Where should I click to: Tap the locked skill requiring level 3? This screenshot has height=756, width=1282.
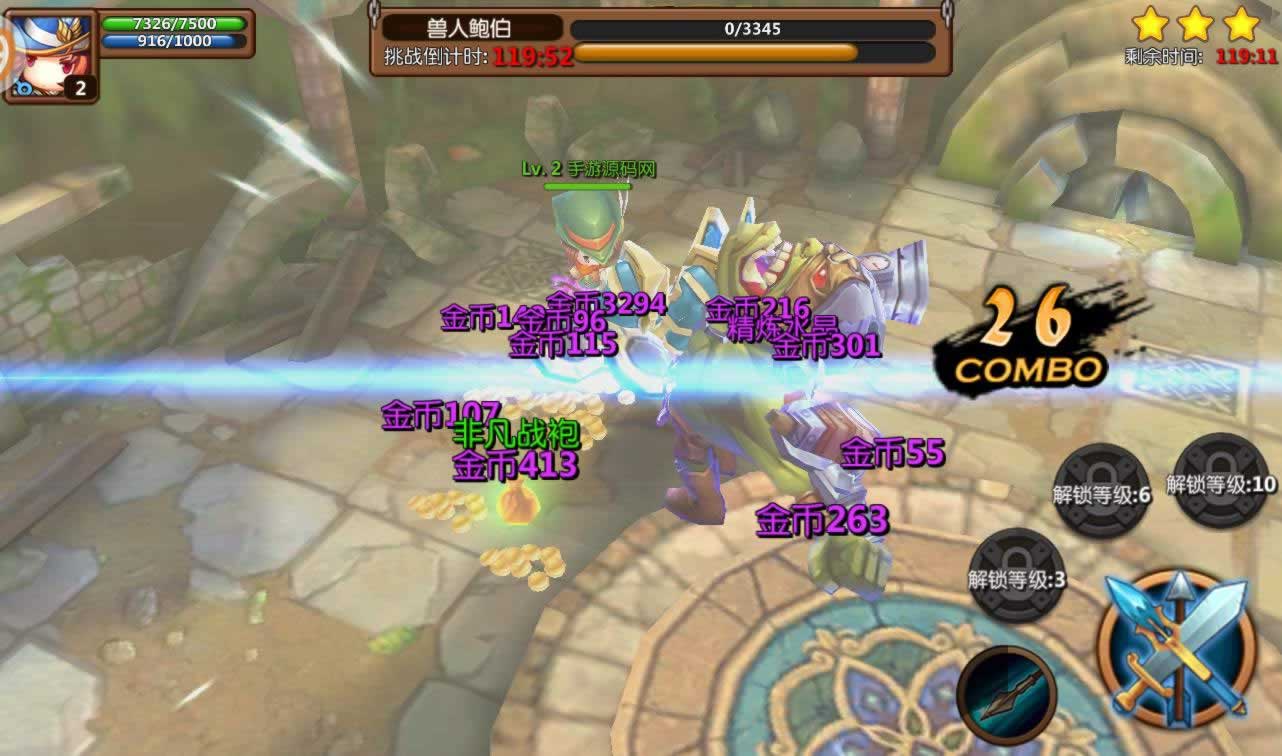click(1017, 575)
